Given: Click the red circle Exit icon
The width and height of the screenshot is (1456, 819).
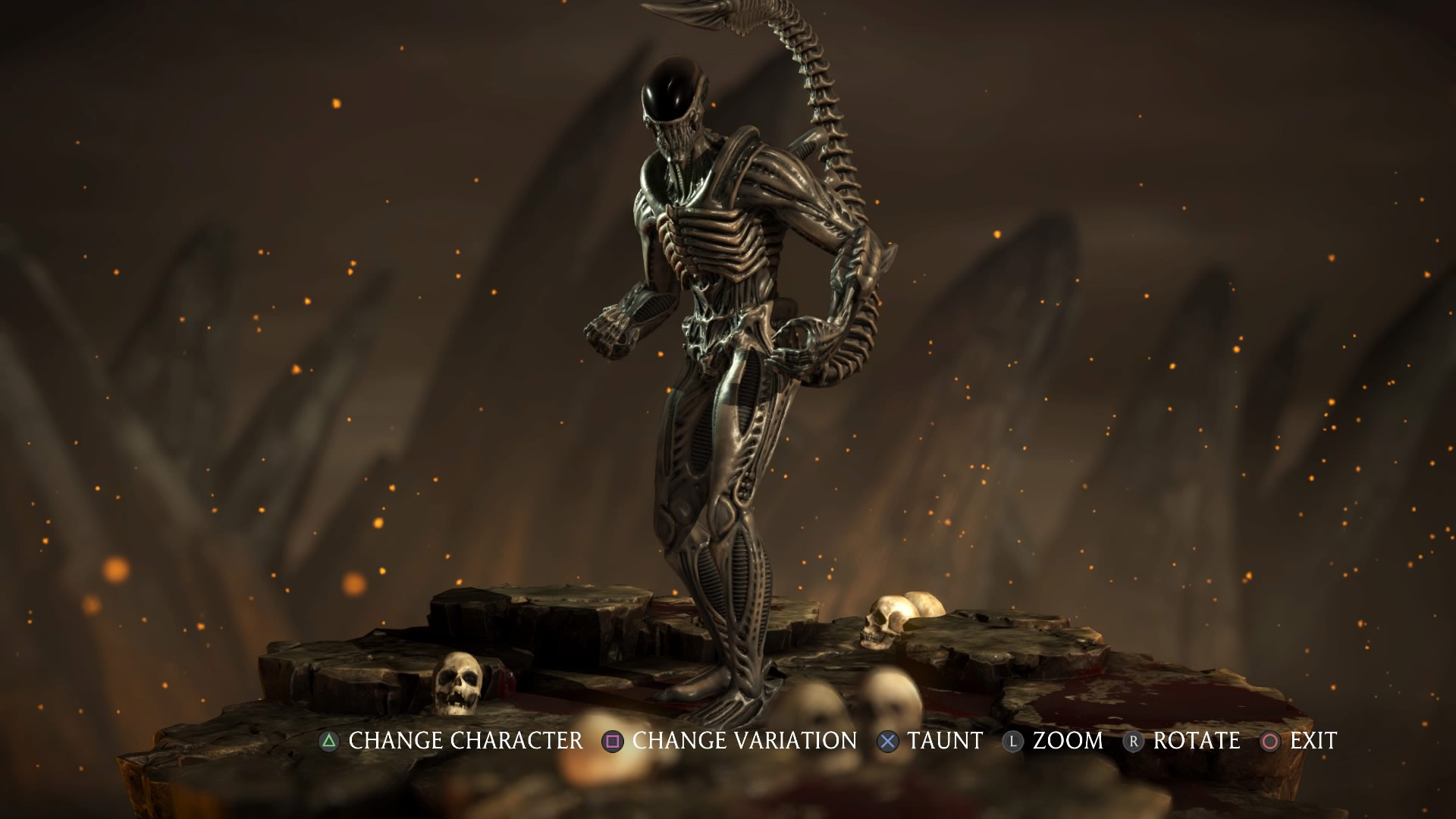Looking at the screenshot, I should [x=1269, y=741].
